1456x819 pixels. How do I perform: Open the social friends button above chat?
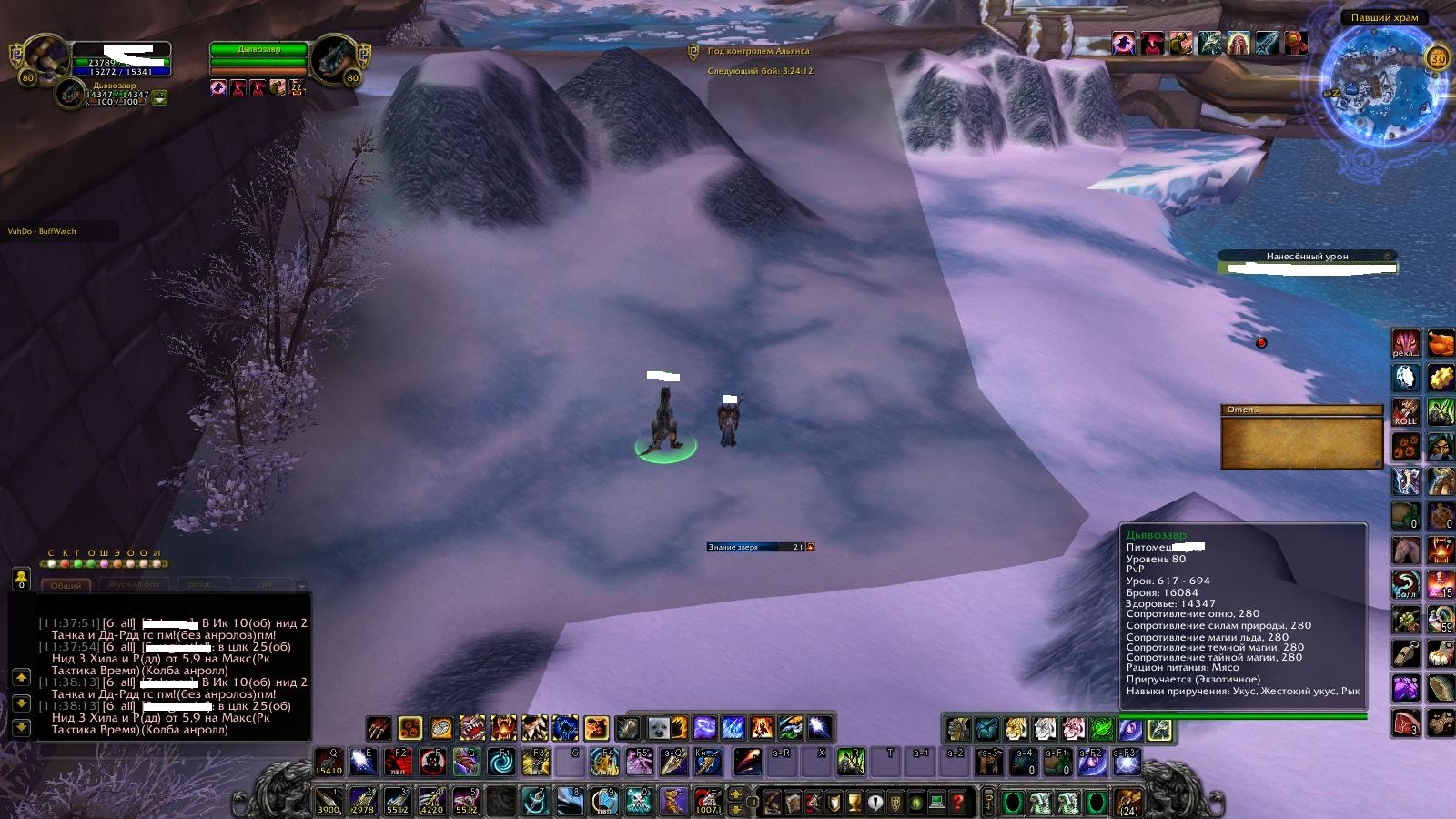point(21,578)
